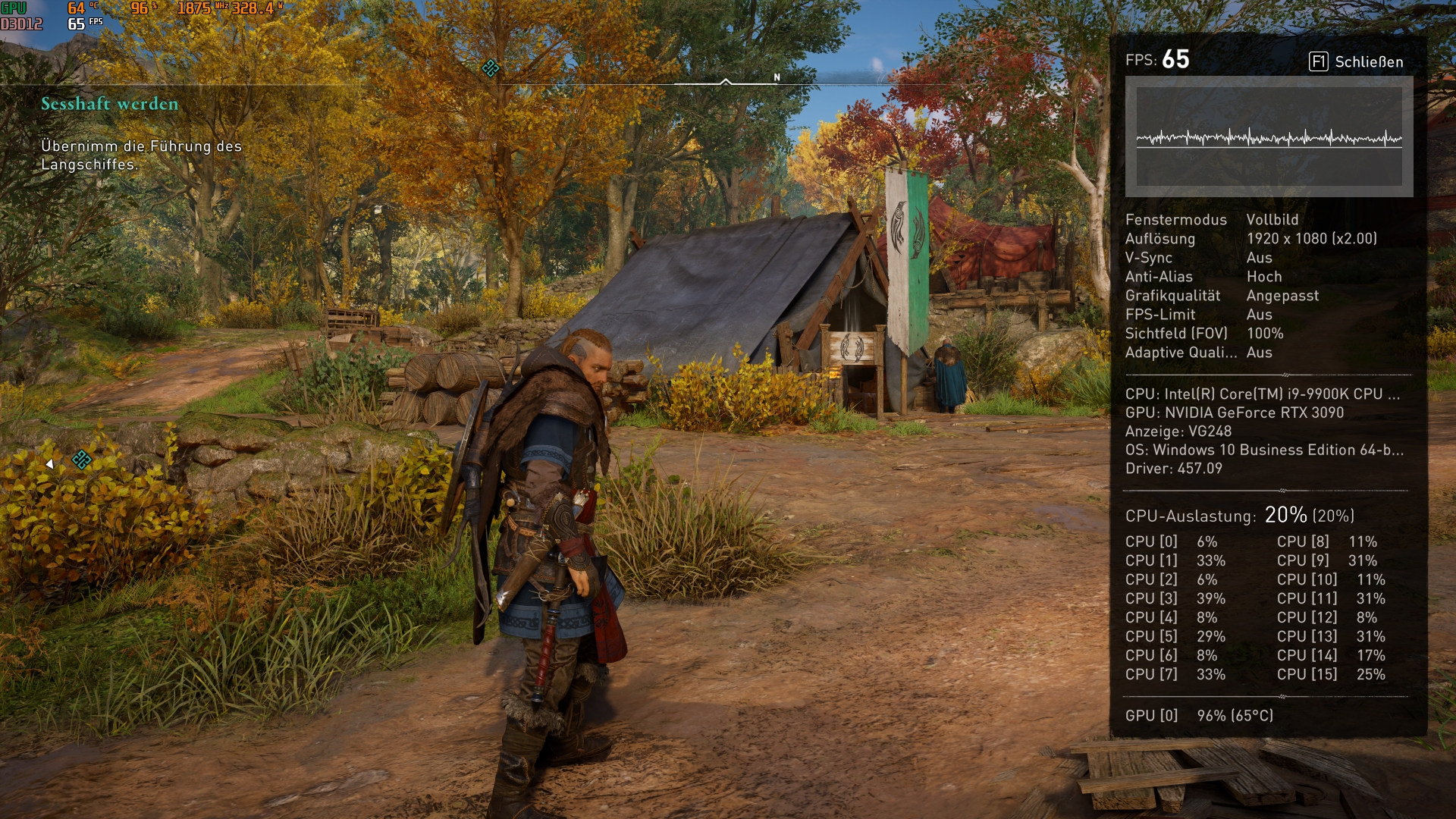Select the teal quest waypoint beside the white arrow
This screenshot has width=1456, height=819.
[81, 460]
